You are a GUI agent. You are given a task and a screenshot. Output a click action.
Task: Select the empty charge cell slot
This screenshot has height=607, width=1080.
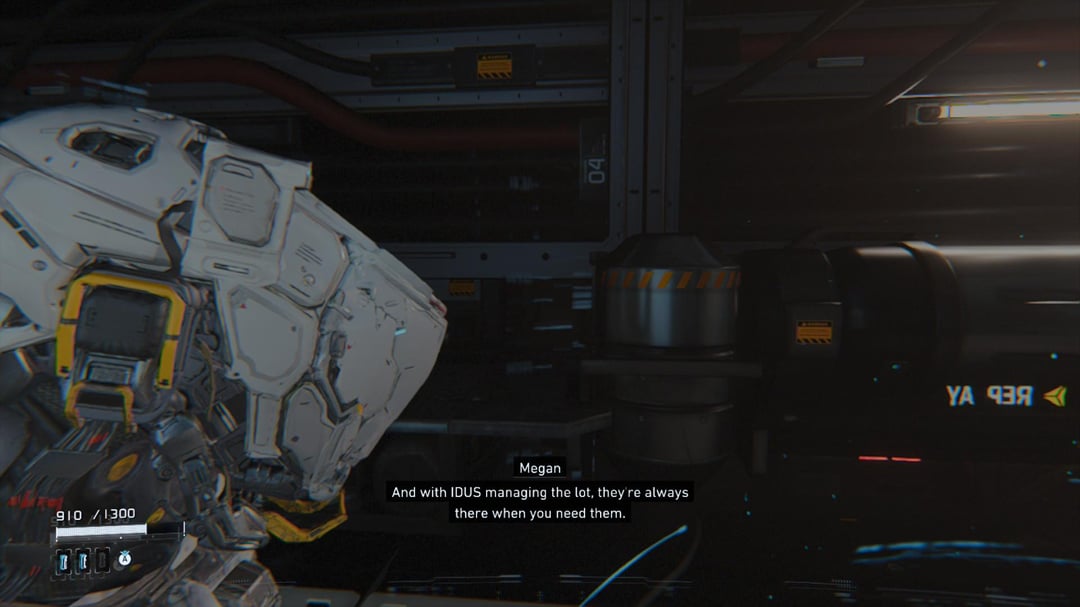(102, 561)
